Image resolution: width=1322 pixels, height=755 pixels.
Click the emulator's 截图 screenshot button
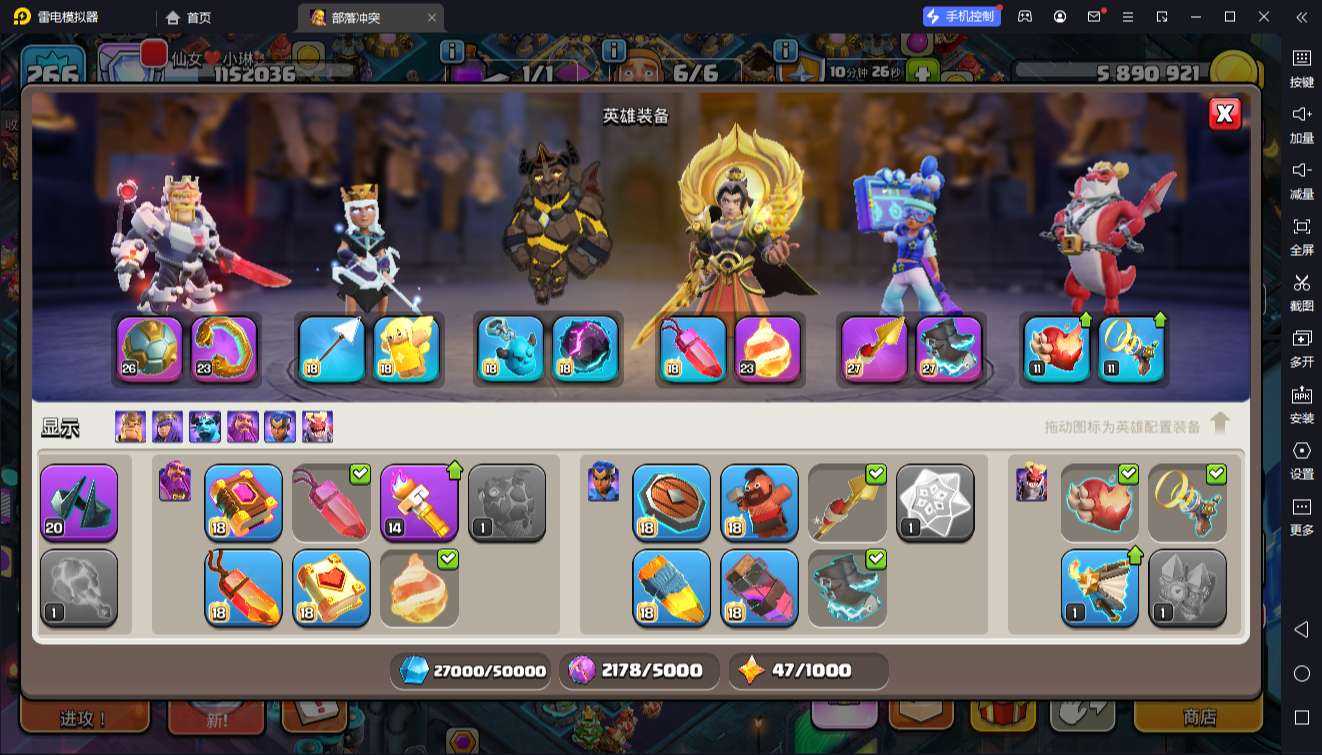[1301, 290]
